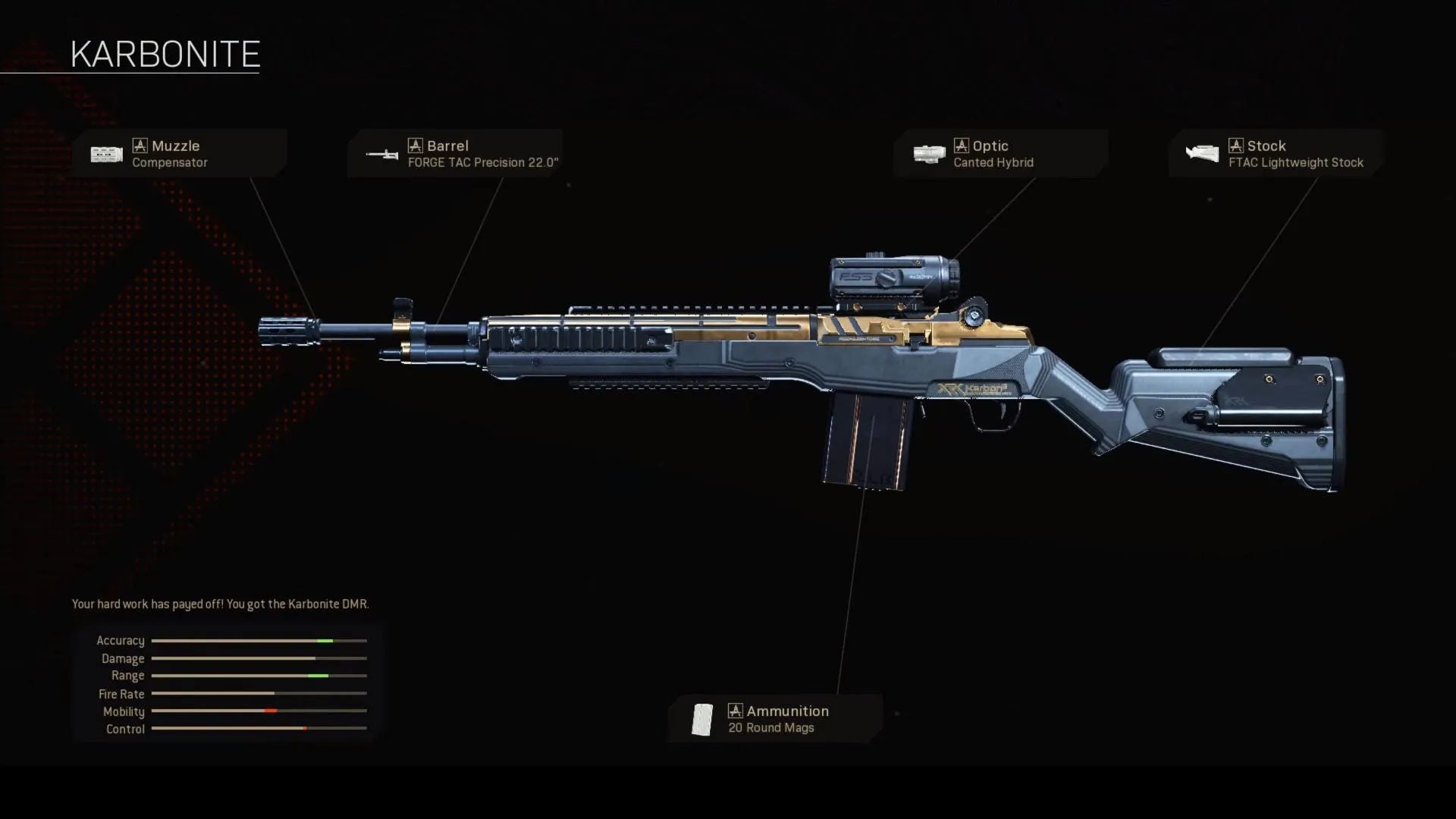1456x819 pixels.
Task: Select the Ammunition magazine icon
Action: (701, 719)
